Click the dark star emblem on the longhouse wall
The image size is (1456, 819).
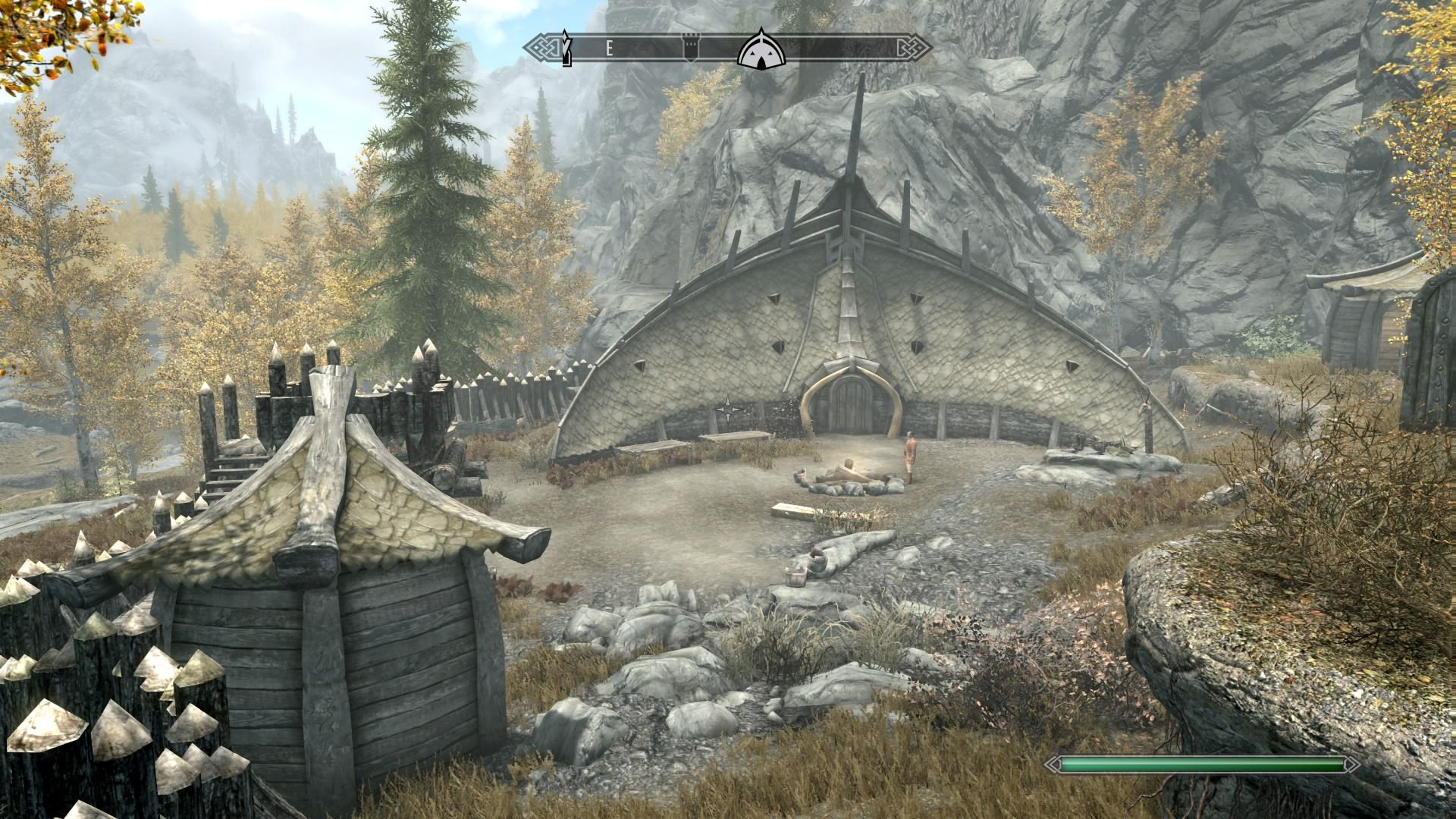pyautogui.click(x=730, y=409)
